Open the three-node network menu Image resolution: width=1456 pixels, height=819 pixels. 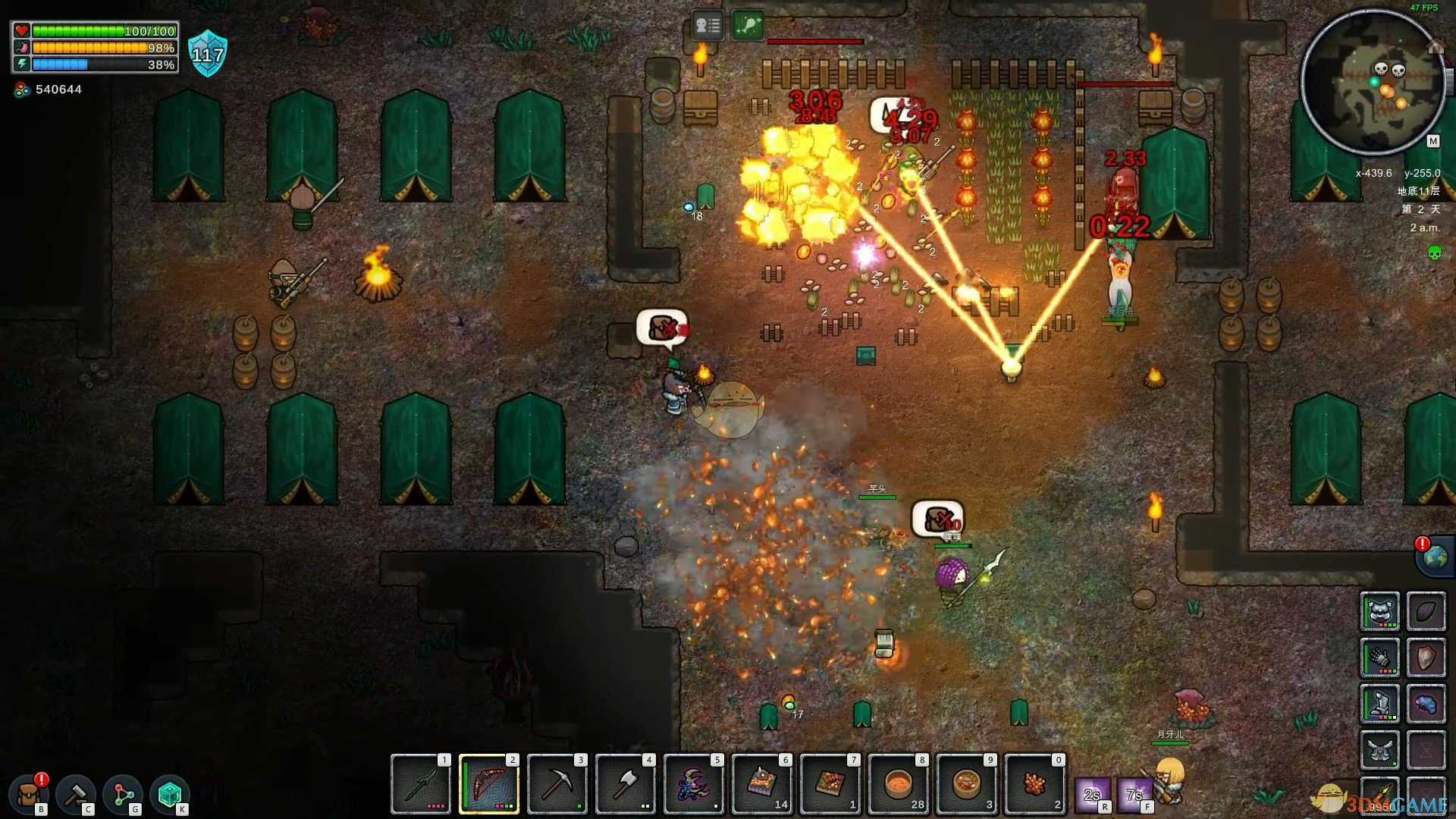123,794
